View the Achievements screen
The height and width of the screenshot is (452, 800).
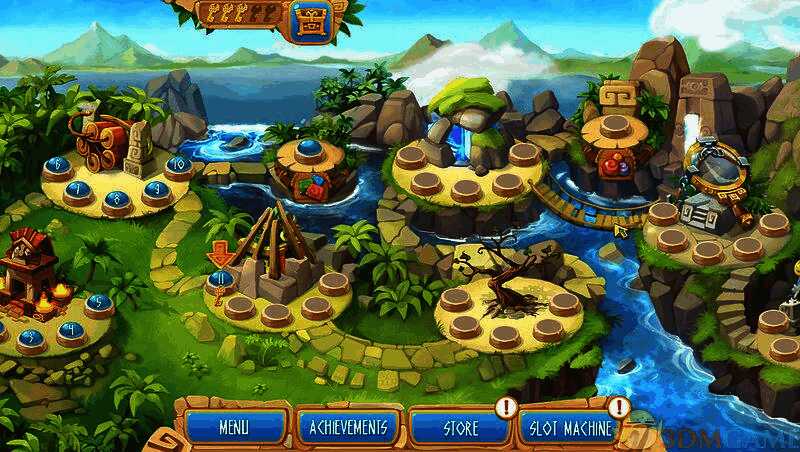click(347, 428)
